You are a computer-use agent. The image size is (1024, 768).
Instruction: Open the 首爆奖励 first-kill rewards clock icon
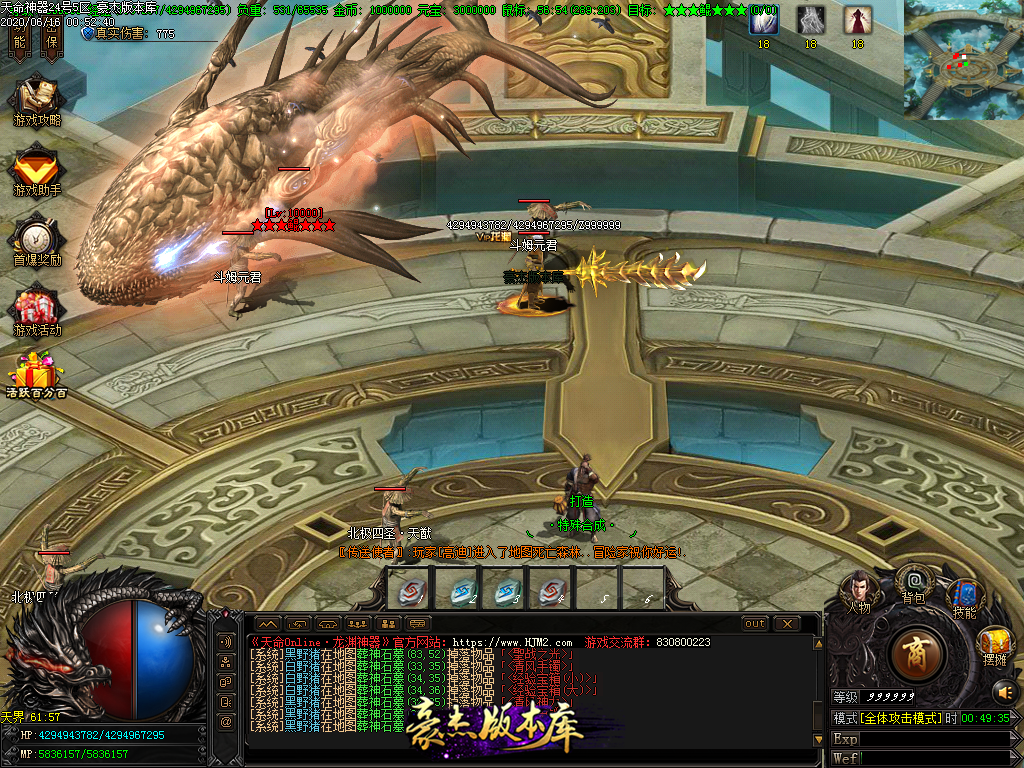pyautogui.click(x=37, y=240)
